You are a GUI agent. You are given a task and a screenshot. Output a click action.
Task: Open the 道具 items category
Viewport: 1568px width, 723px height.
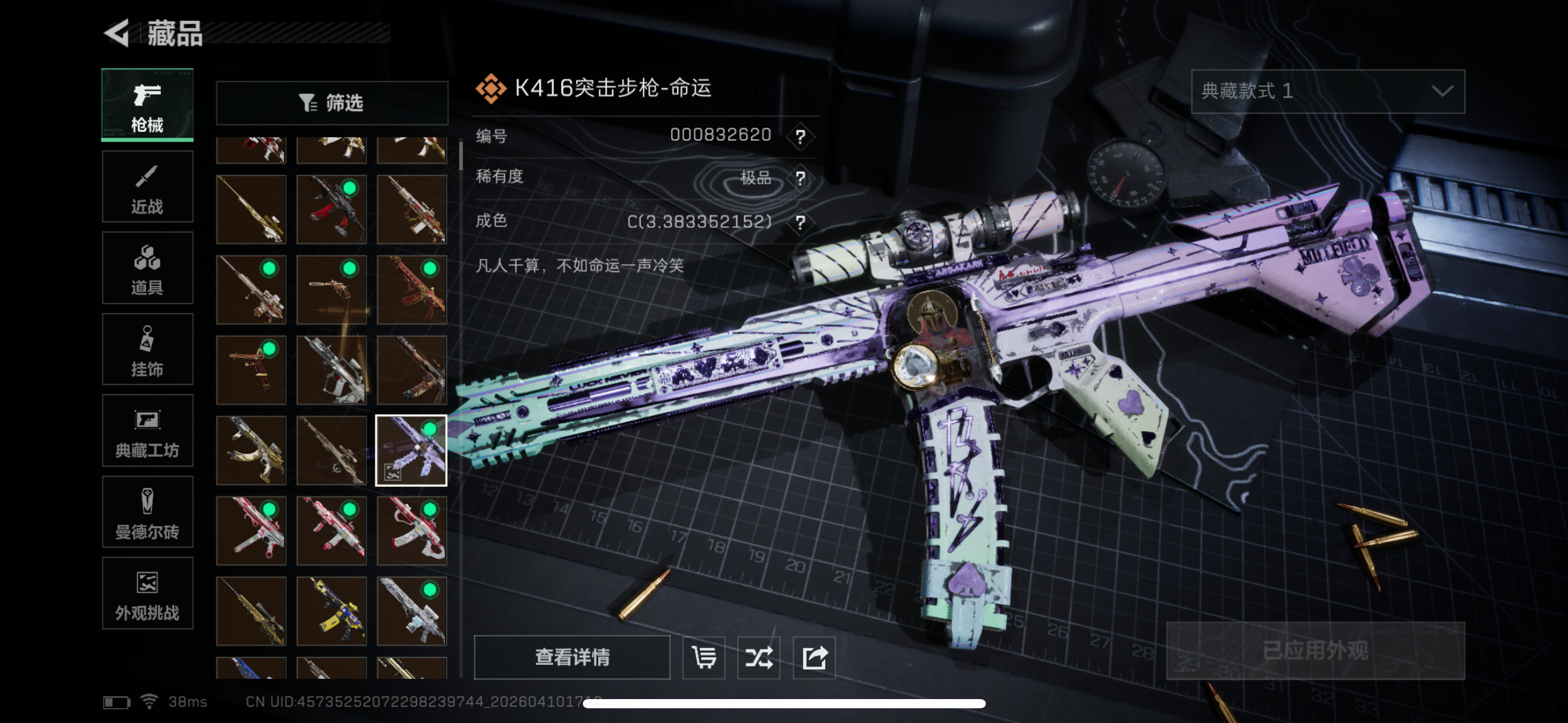[x=147, y=269]
